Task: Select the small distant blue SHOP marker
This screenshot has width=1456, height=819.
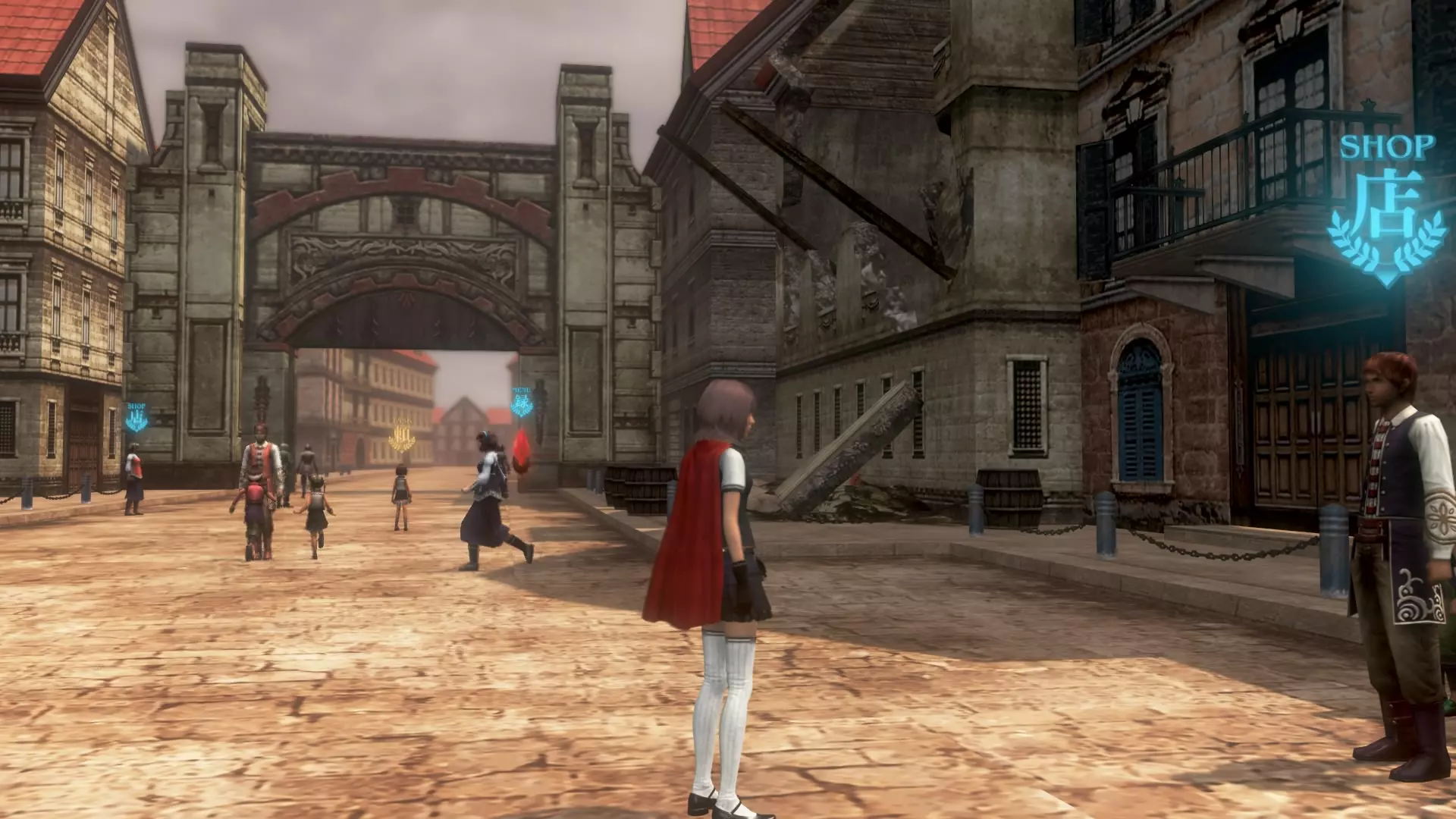Action: click(x=136, y=417)
